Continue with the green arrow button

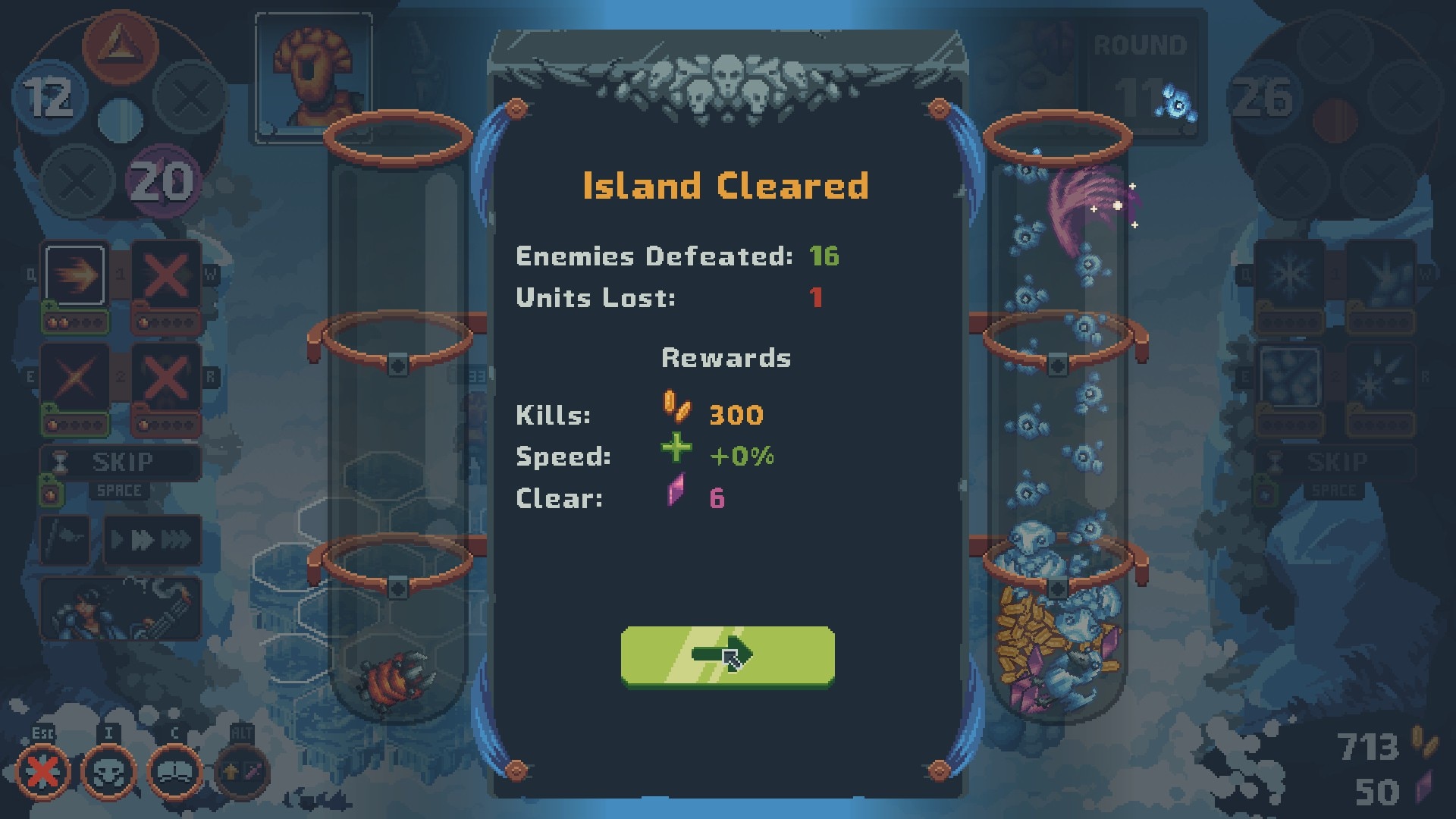click(727, 656)
